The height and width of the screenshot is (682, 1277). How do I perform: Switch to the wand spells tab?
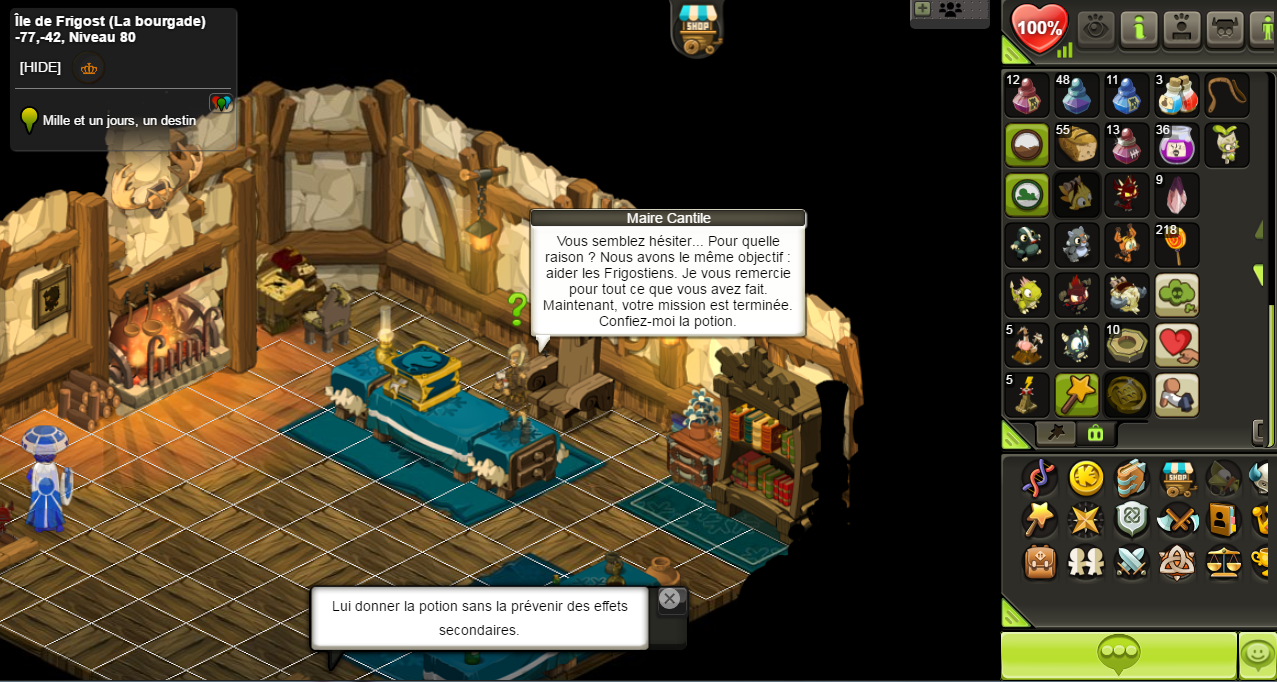pyautogui.click(x=1055, y=433)
